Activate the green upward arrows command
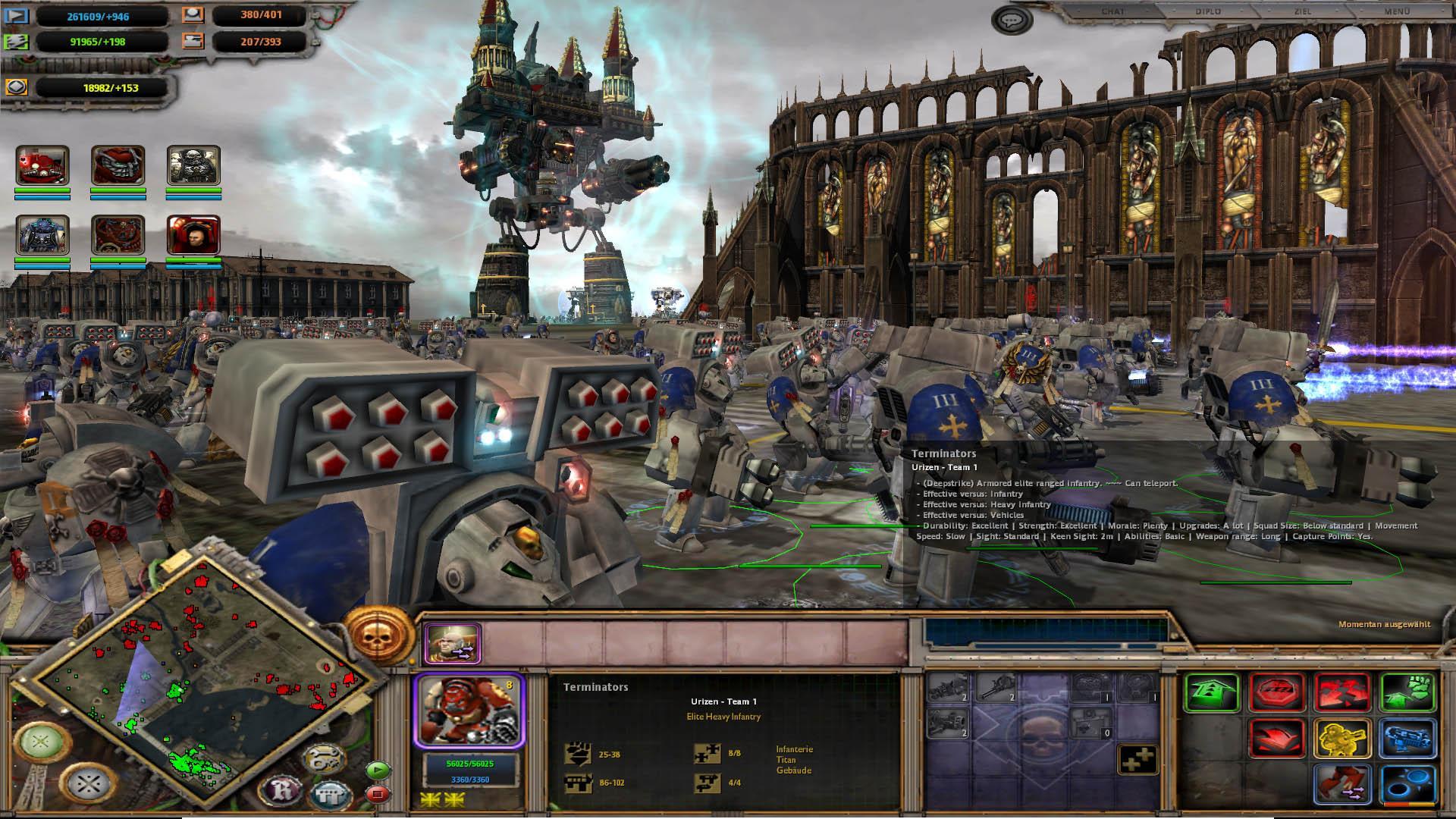1456x819 pixels. click(x=1212, y=692)
